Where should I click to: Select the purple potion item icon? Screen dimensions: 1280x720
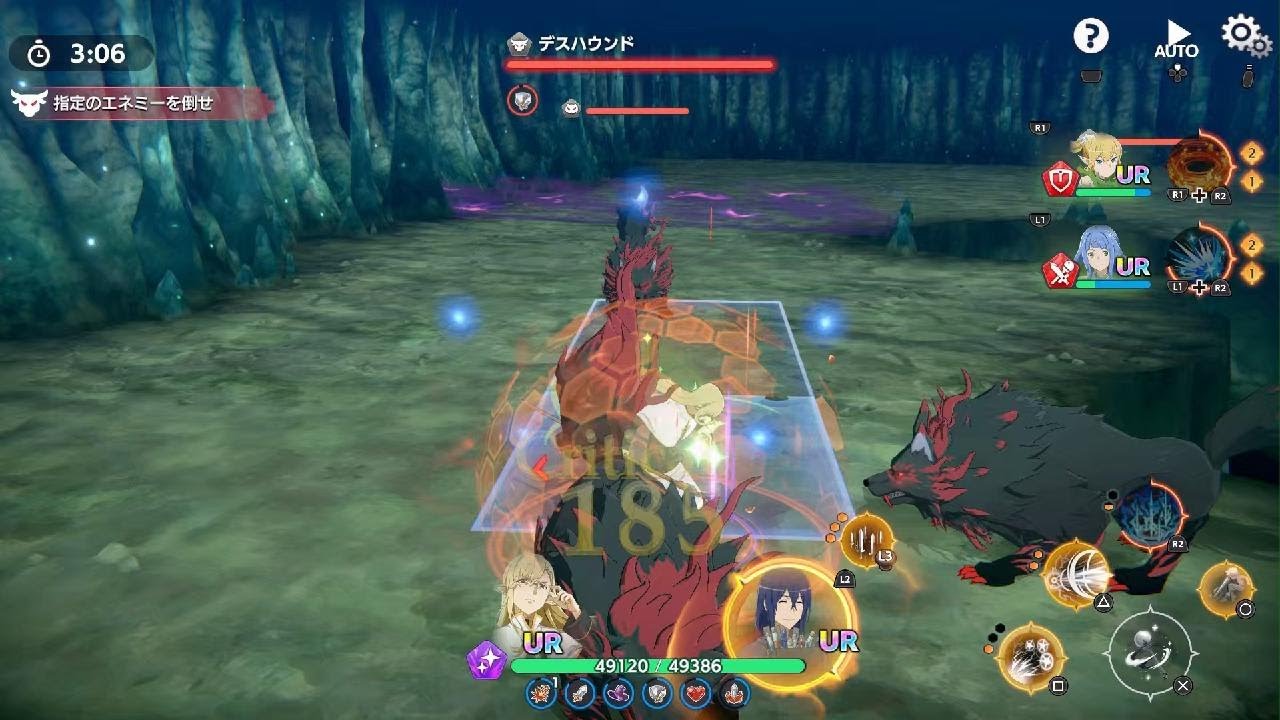[x=617, y=692]
